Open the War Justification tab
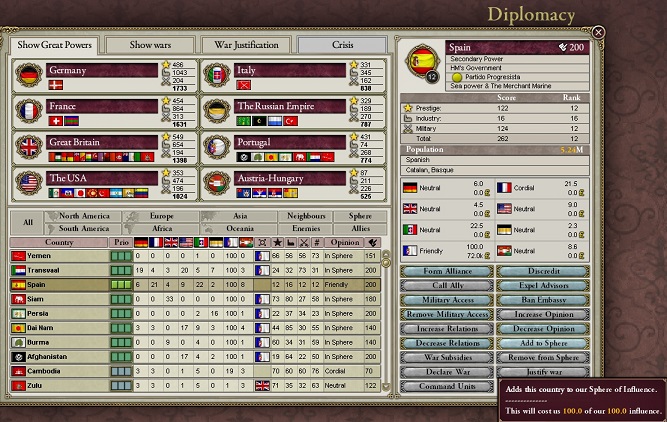Viewport: 667px width, 422px height. (246, 45)
